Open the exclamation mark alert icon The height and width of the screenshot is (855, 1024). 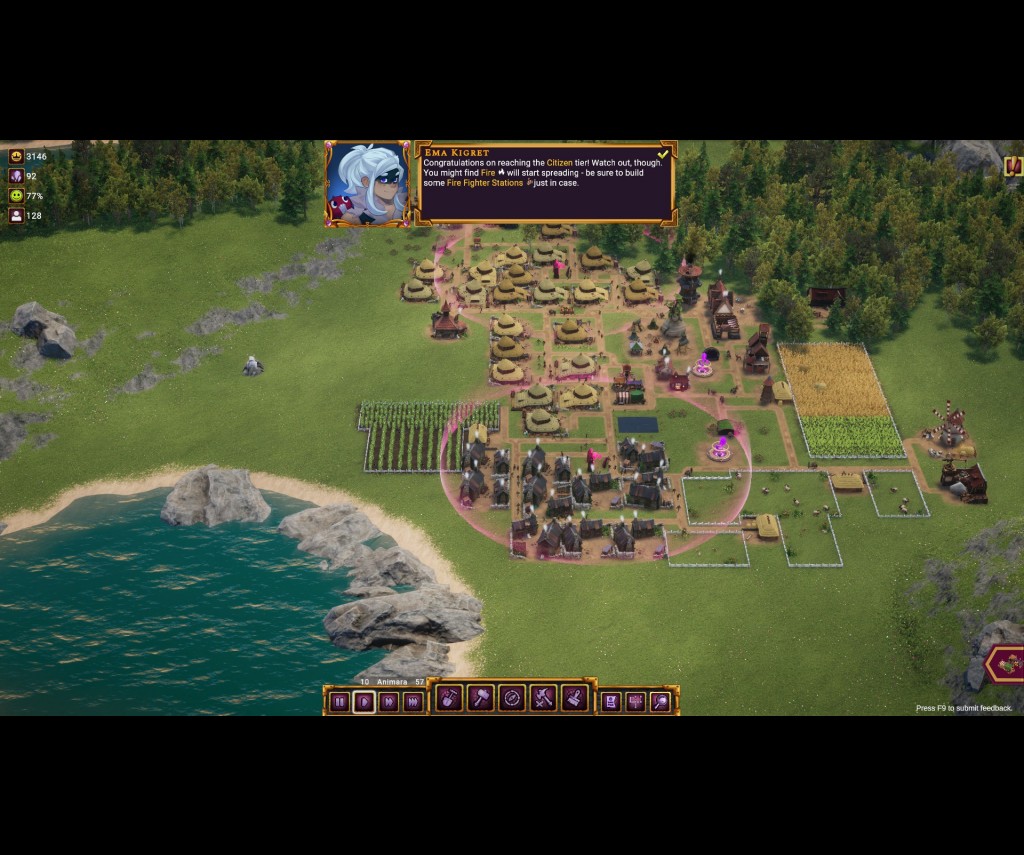pyautogui.click(x=1013, y=166)
